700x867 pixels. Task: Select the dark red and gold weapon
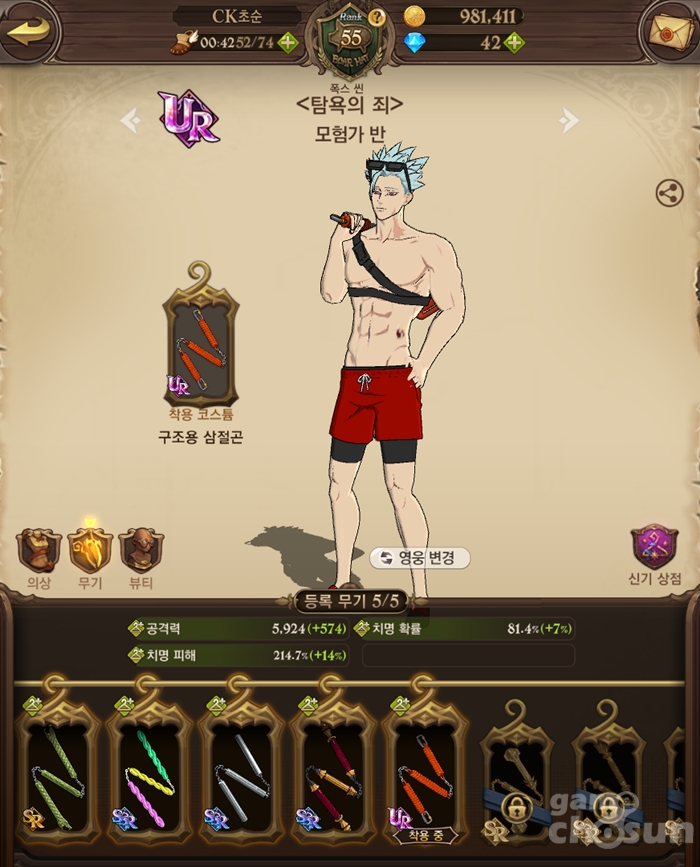(332, 770)
